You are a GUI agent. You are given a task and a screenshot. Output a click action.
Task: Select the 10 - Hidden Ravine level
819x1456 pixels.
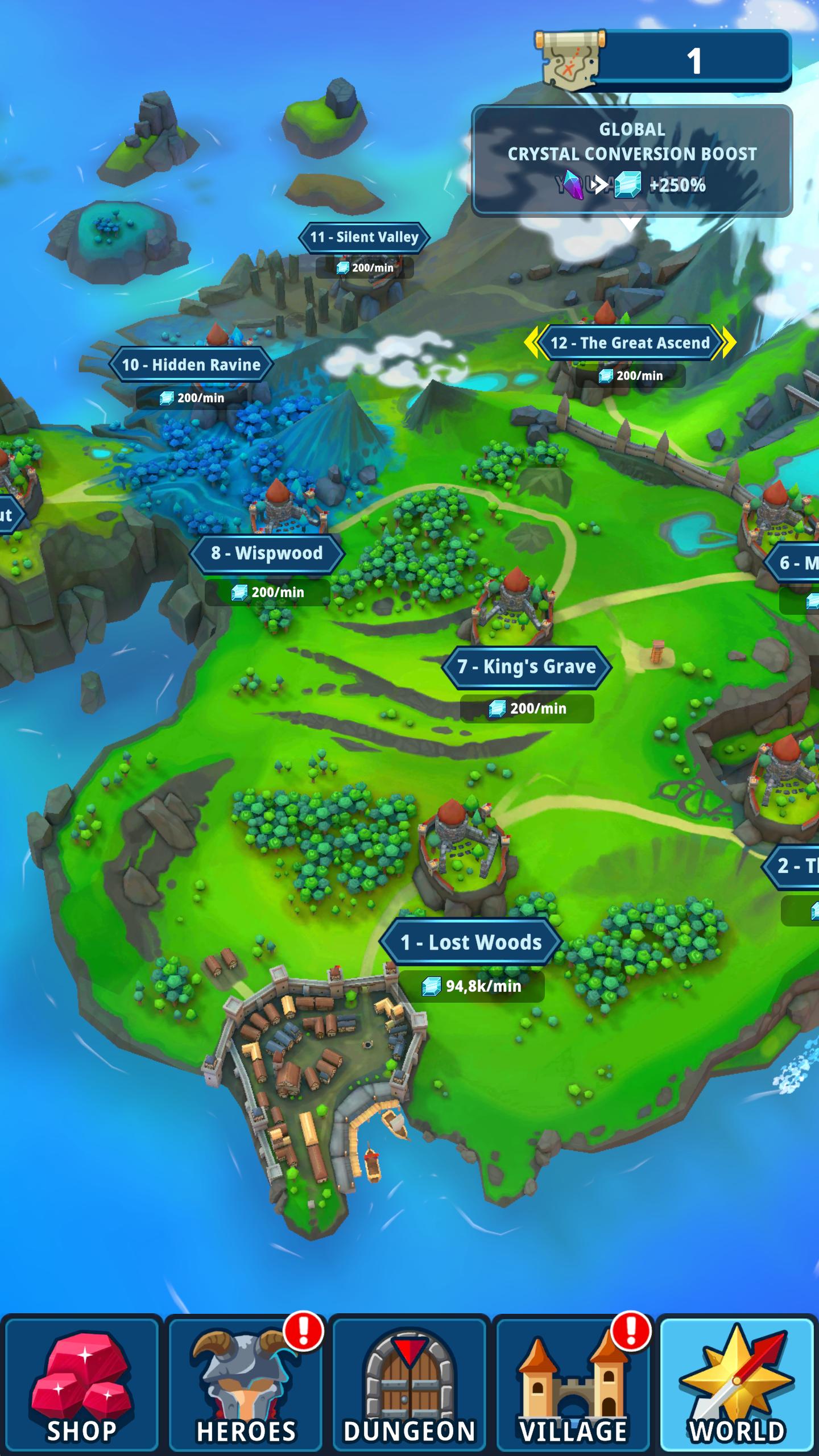point(191,365)
